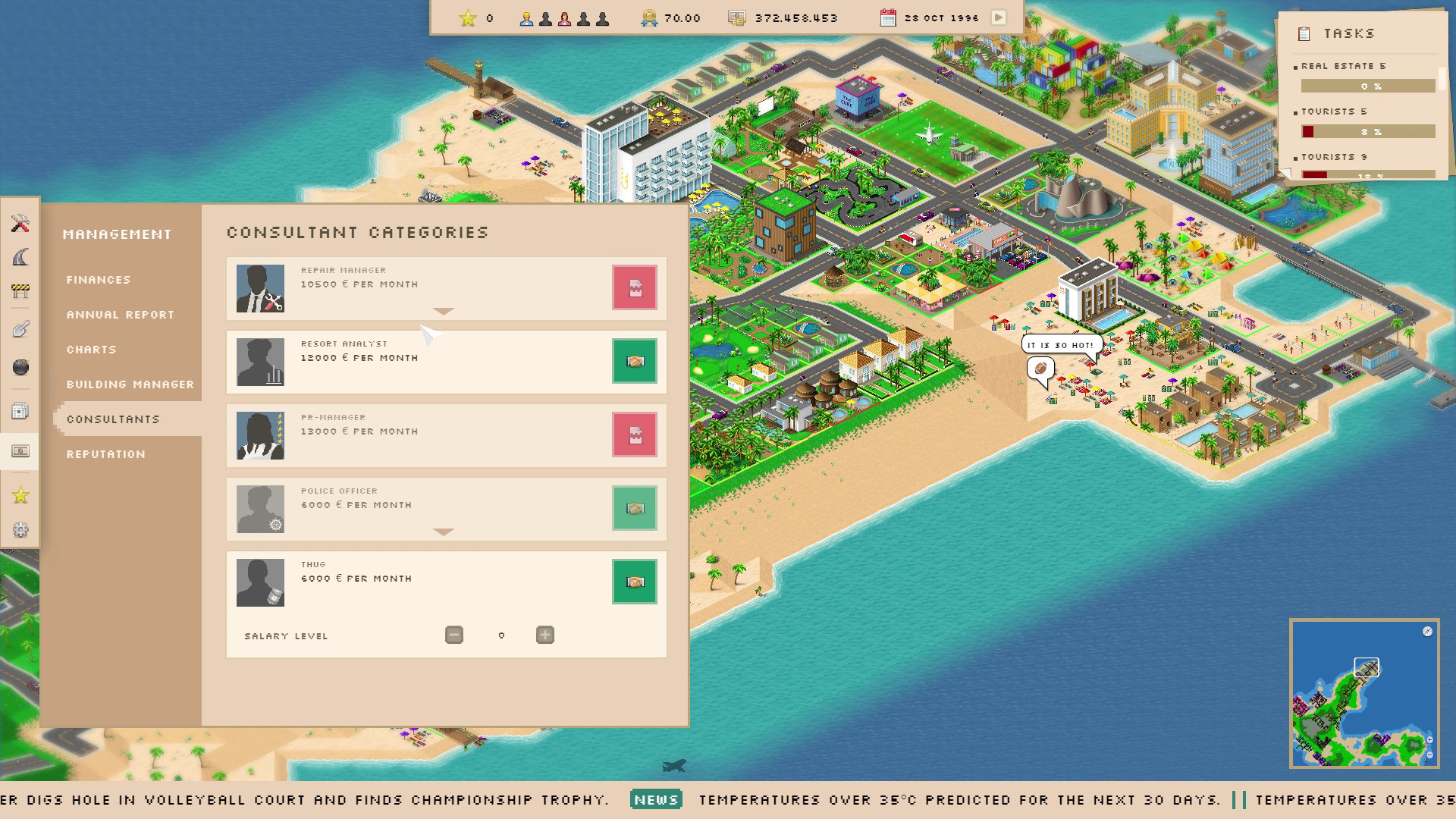Open the newspaper panel

(x=20, y=409)
